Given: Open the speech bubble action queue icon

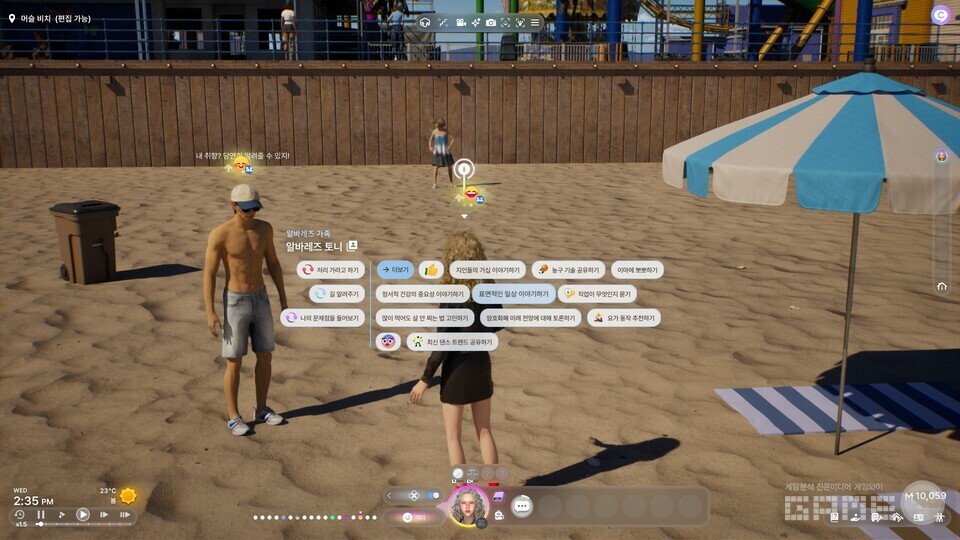Looking at the screenshot, I should (521, 506).
